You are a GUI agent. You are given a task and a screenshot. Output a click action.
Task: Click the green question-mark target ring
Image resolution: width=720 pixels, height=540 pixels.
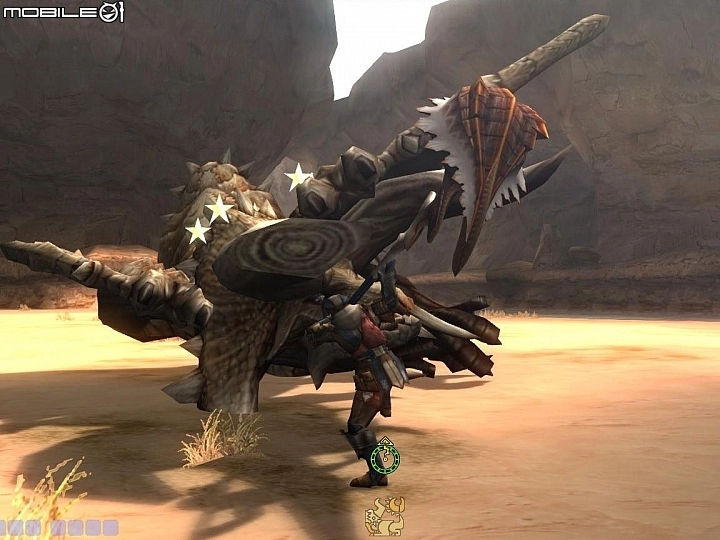point(385,459)
